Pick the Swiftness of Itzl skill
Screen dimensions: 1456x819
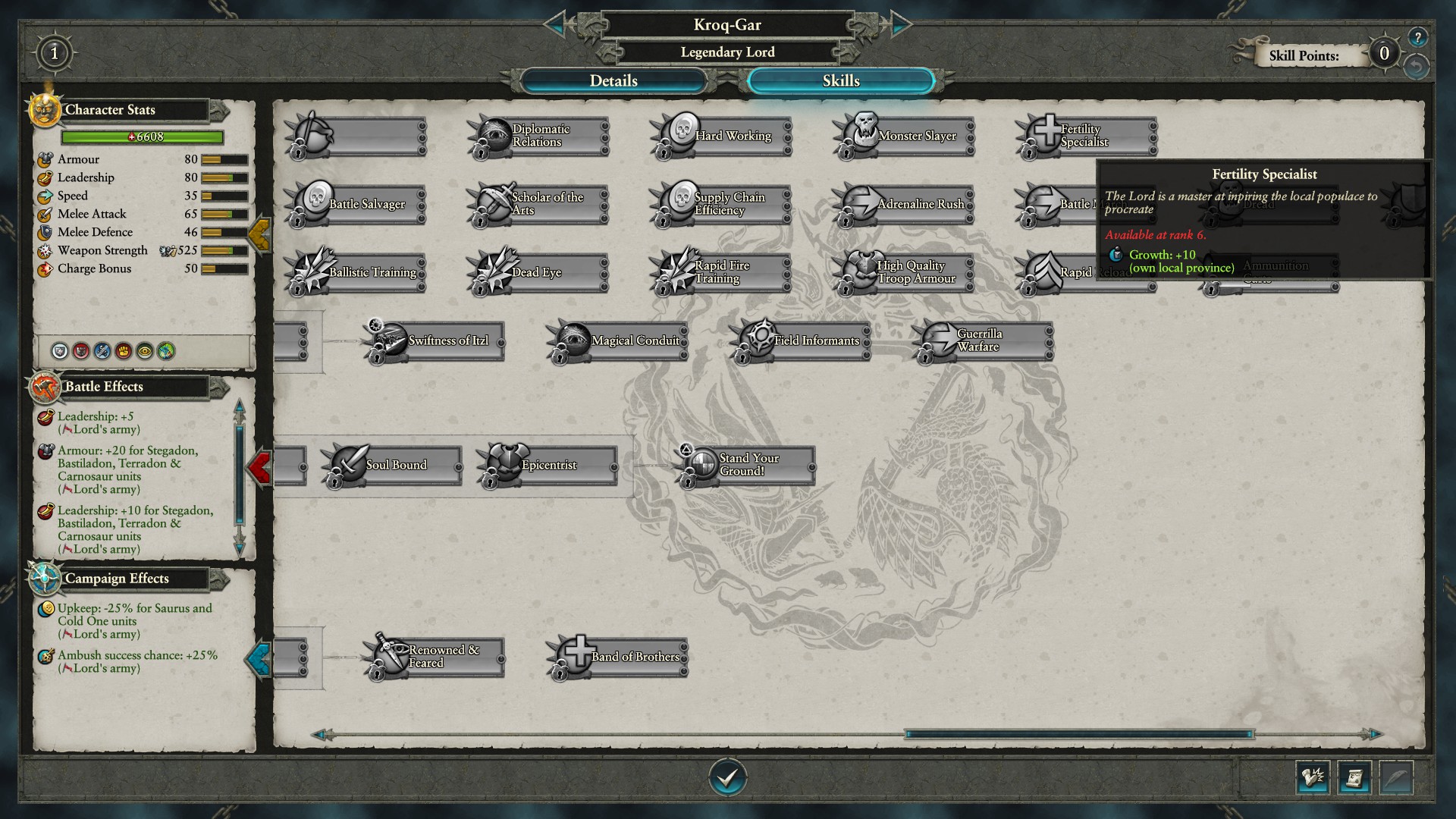click(x=435, y=341)
